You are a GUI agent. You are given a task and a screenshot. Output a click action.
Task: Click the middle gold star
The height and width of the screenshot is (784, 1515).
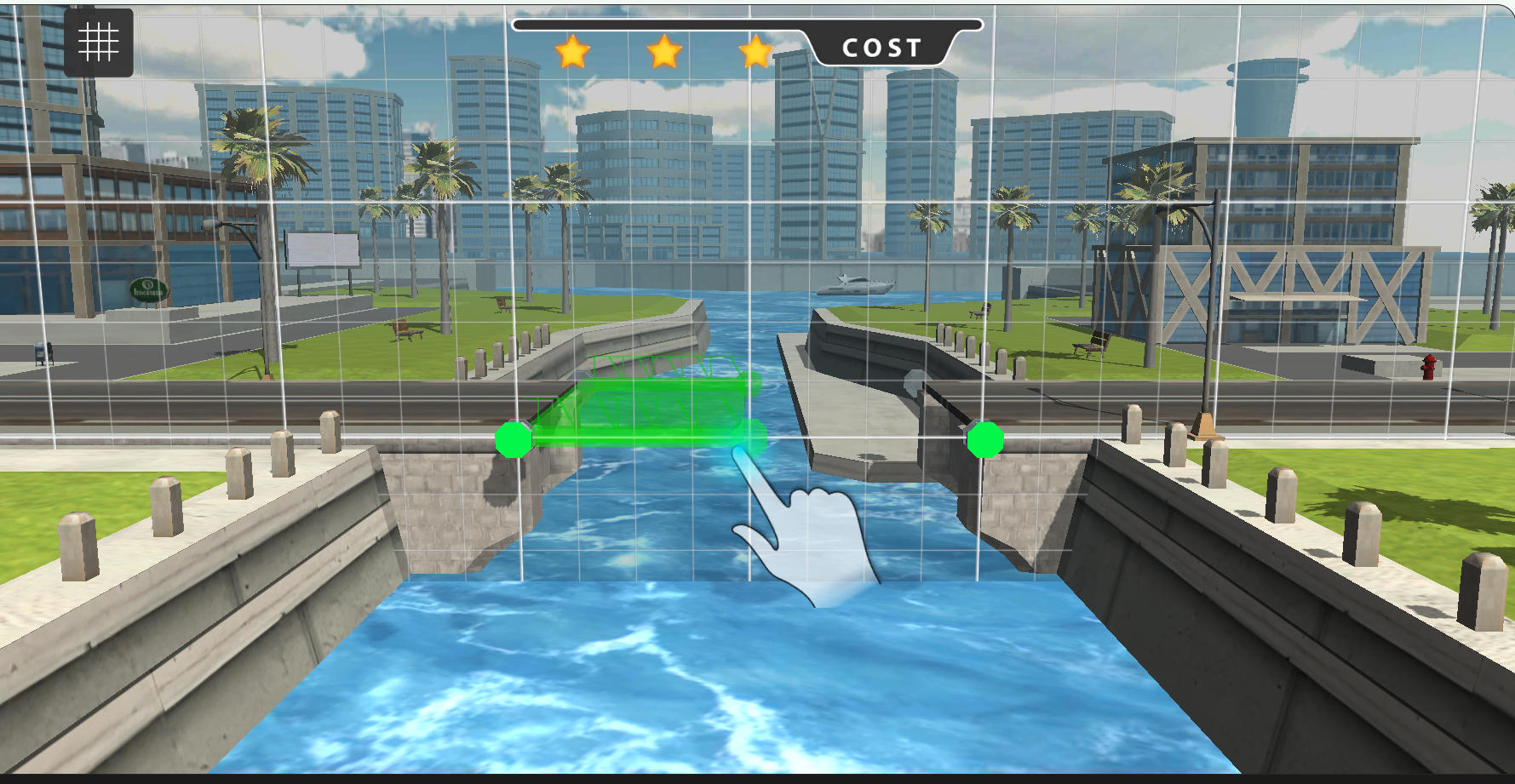pos(666,53)
